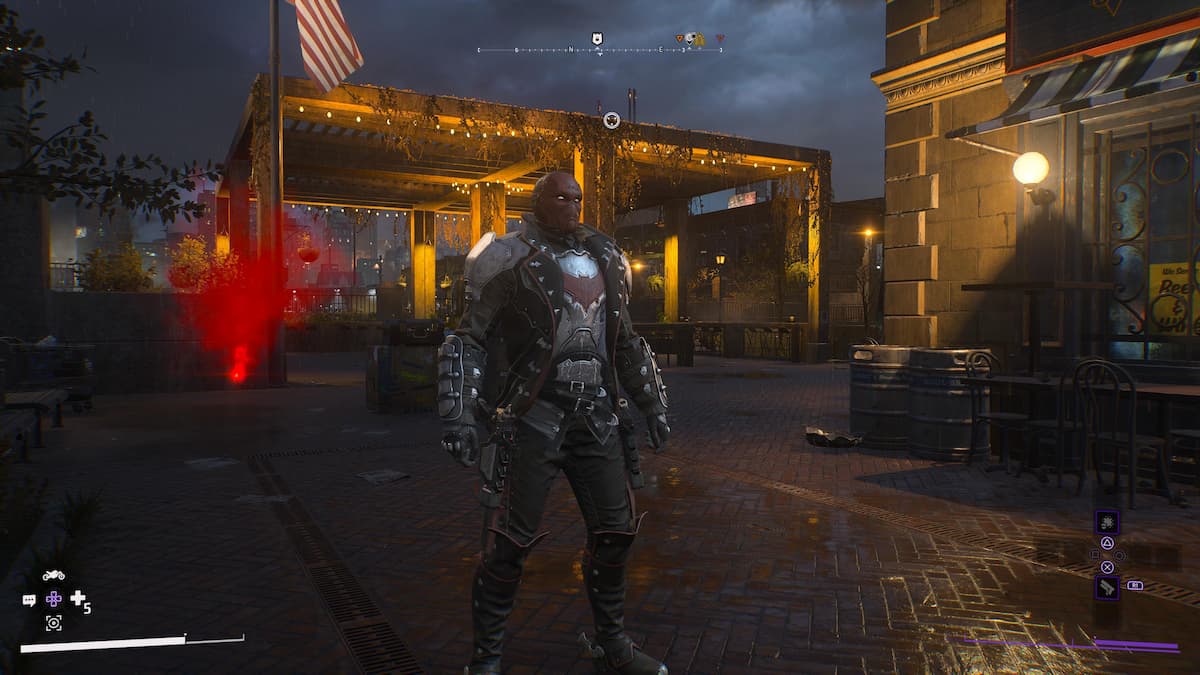
Task: Select the compass bar at top
Action: tap(600, 50)
